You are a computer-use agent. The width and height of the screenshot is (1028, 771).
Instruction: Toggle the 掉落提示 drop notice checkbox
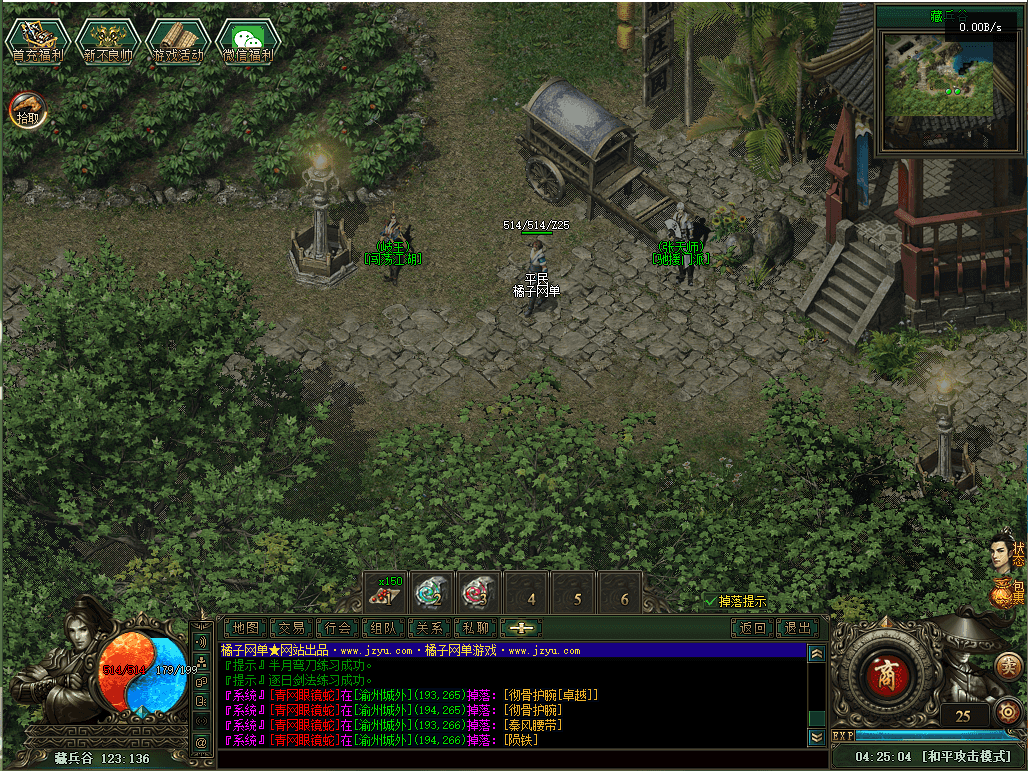pos(711,601)
